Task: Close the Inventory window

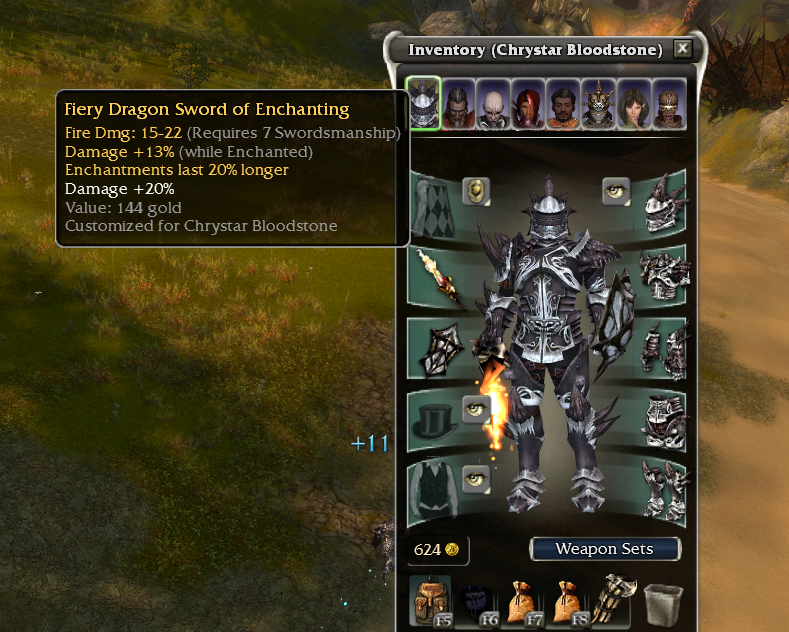Action: 682,48
